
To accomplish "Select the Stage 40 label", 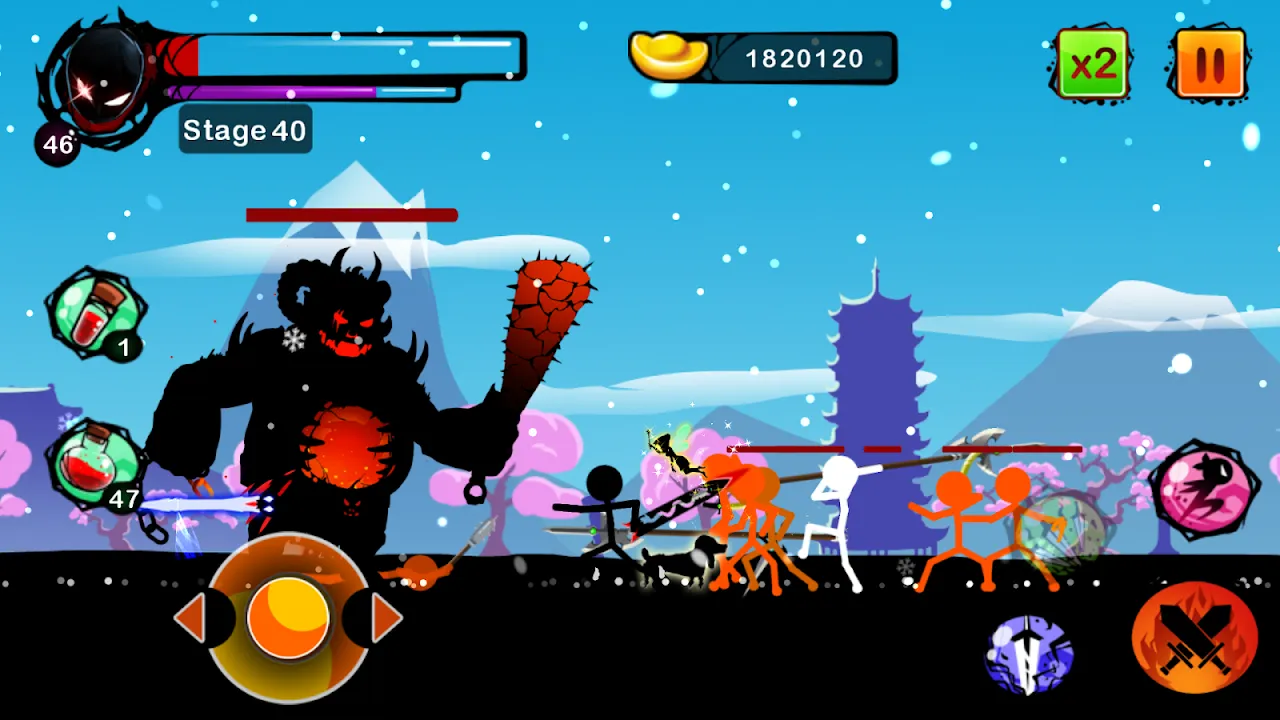I will click(244, 129).
